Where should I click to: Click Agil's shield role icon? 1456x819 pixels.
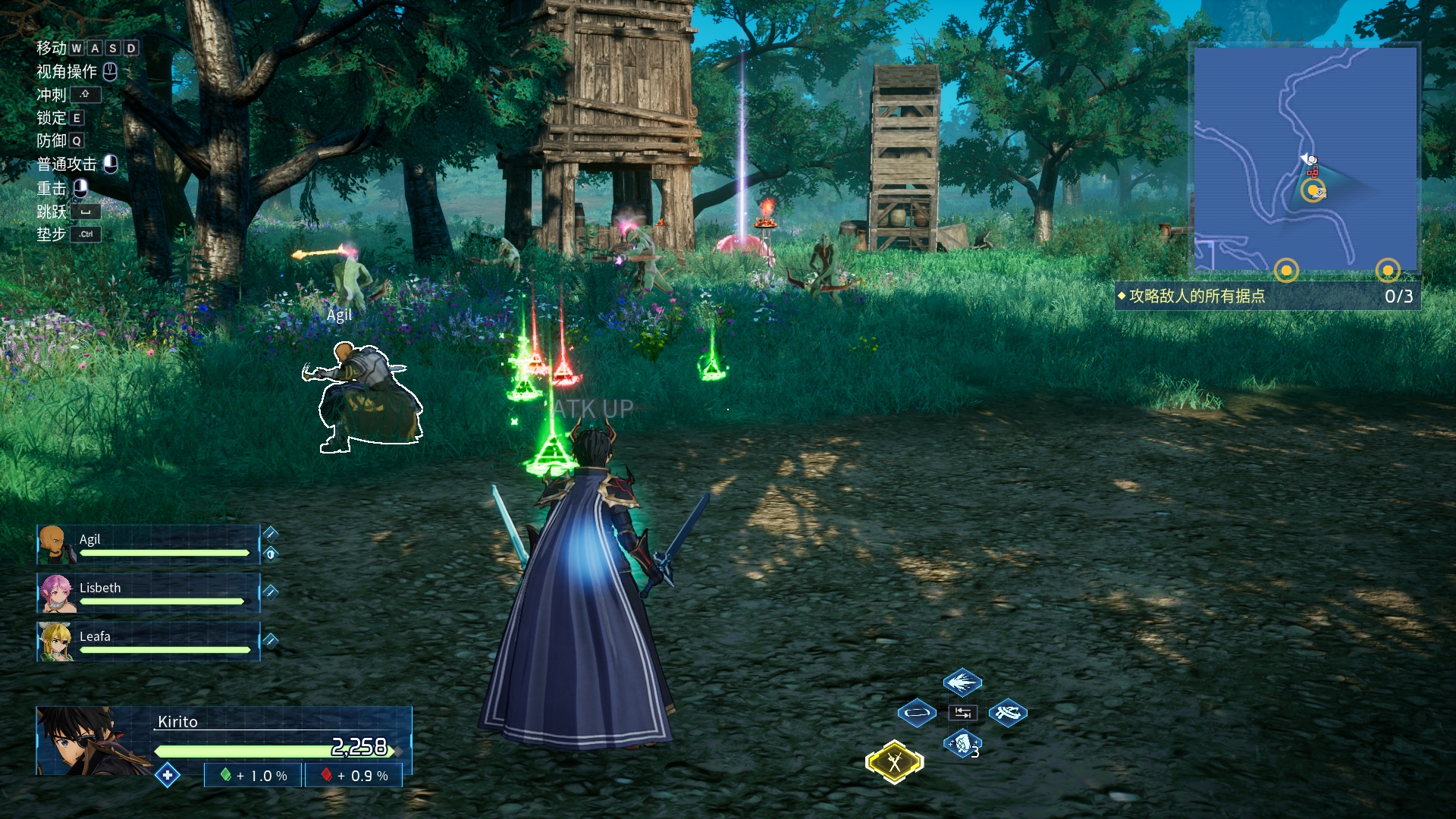[271, 554]
